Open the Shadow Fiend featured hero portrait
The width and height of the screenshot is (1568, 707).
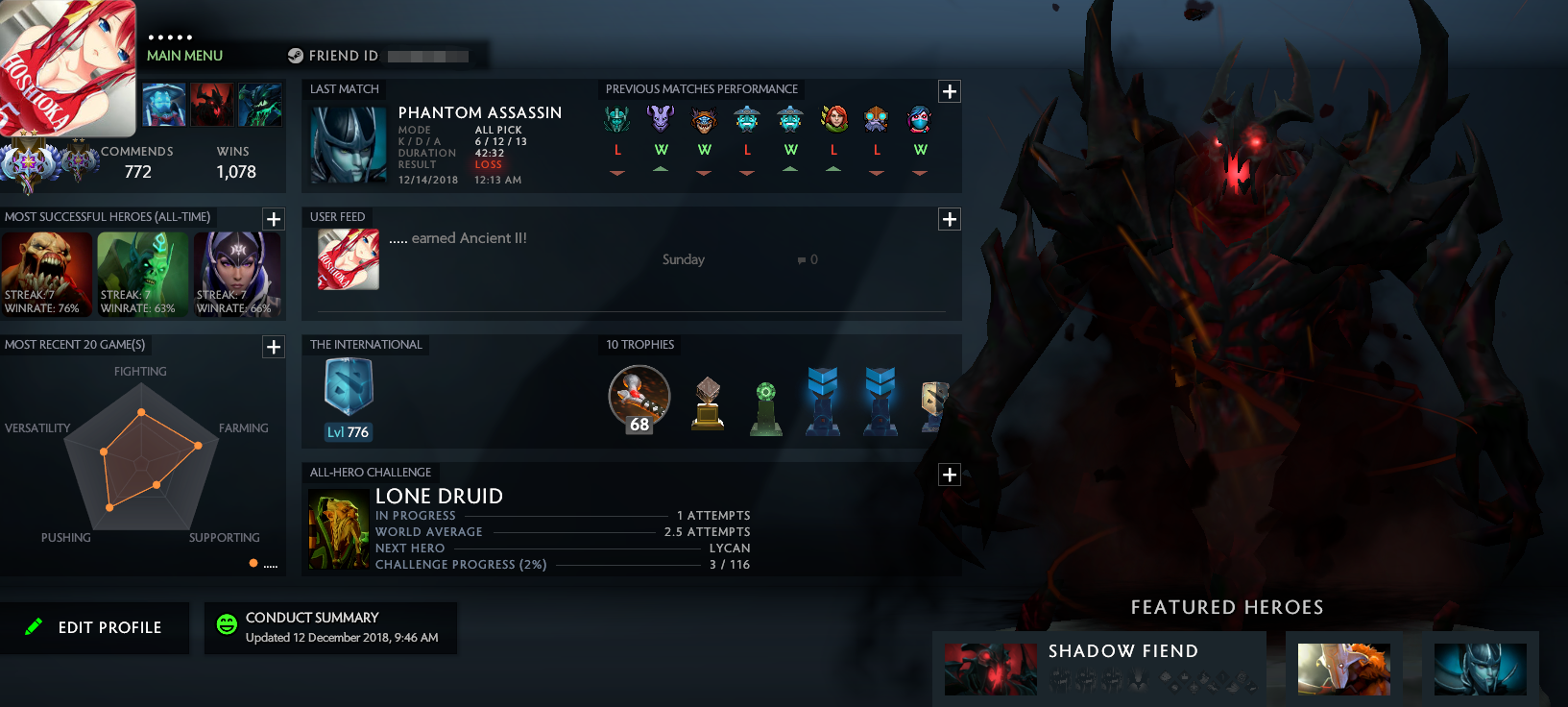[x=990, y=670]
